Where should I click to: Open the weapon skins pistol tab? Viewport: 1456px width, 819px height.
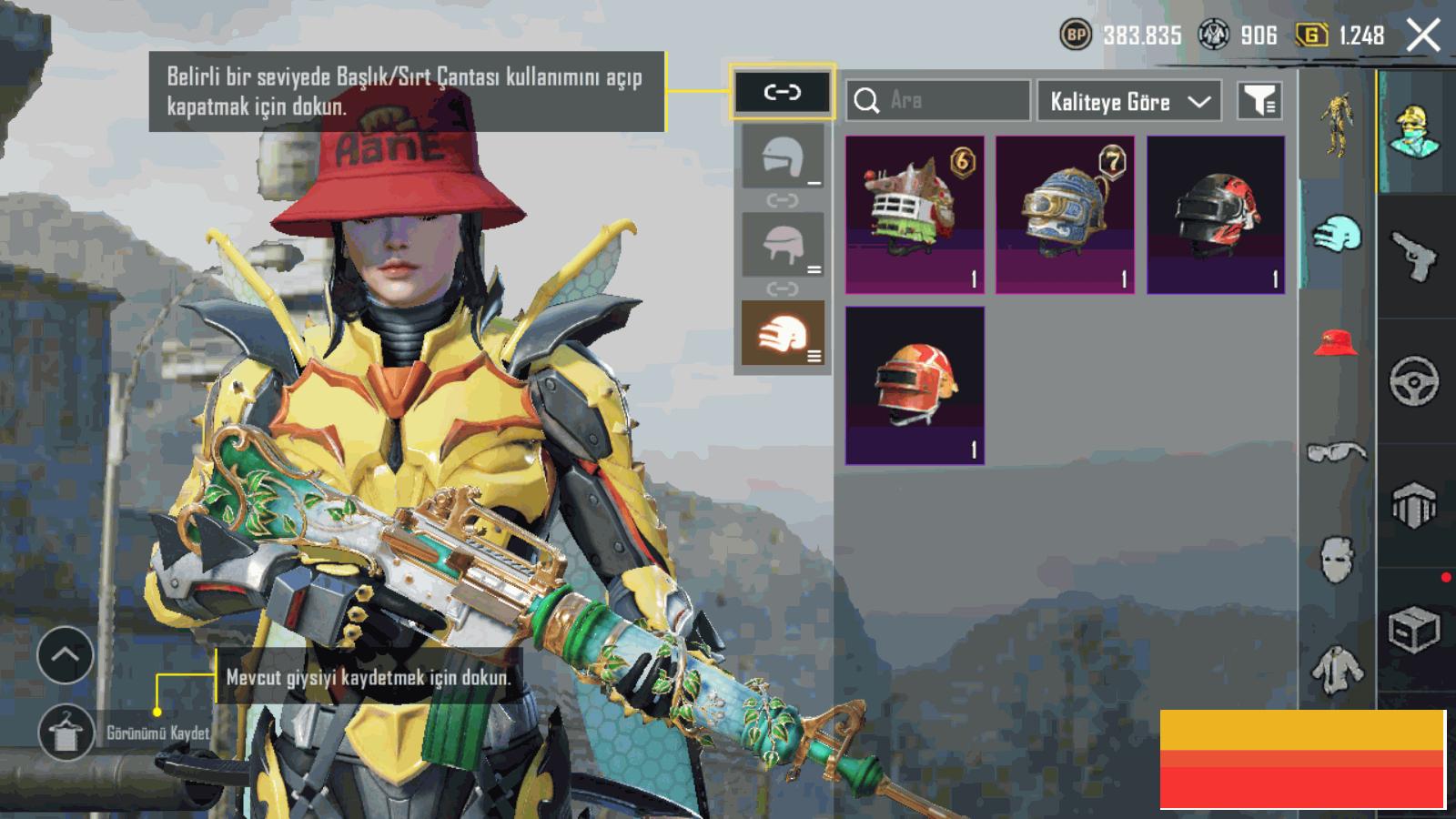[x=1415, y=255]
